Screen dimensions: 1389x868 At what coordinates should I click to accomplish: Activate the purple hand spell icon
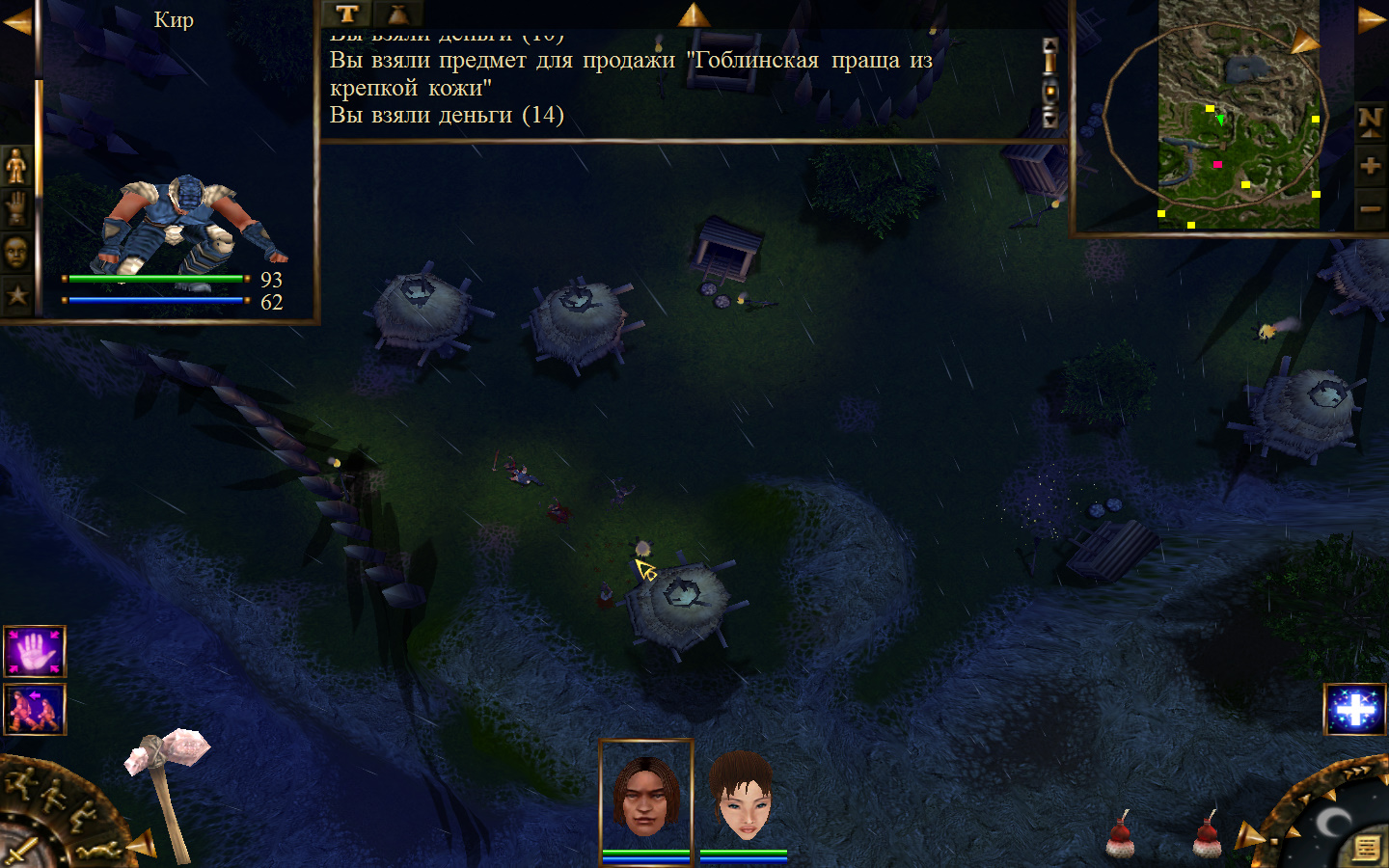[x=35, y=652]
